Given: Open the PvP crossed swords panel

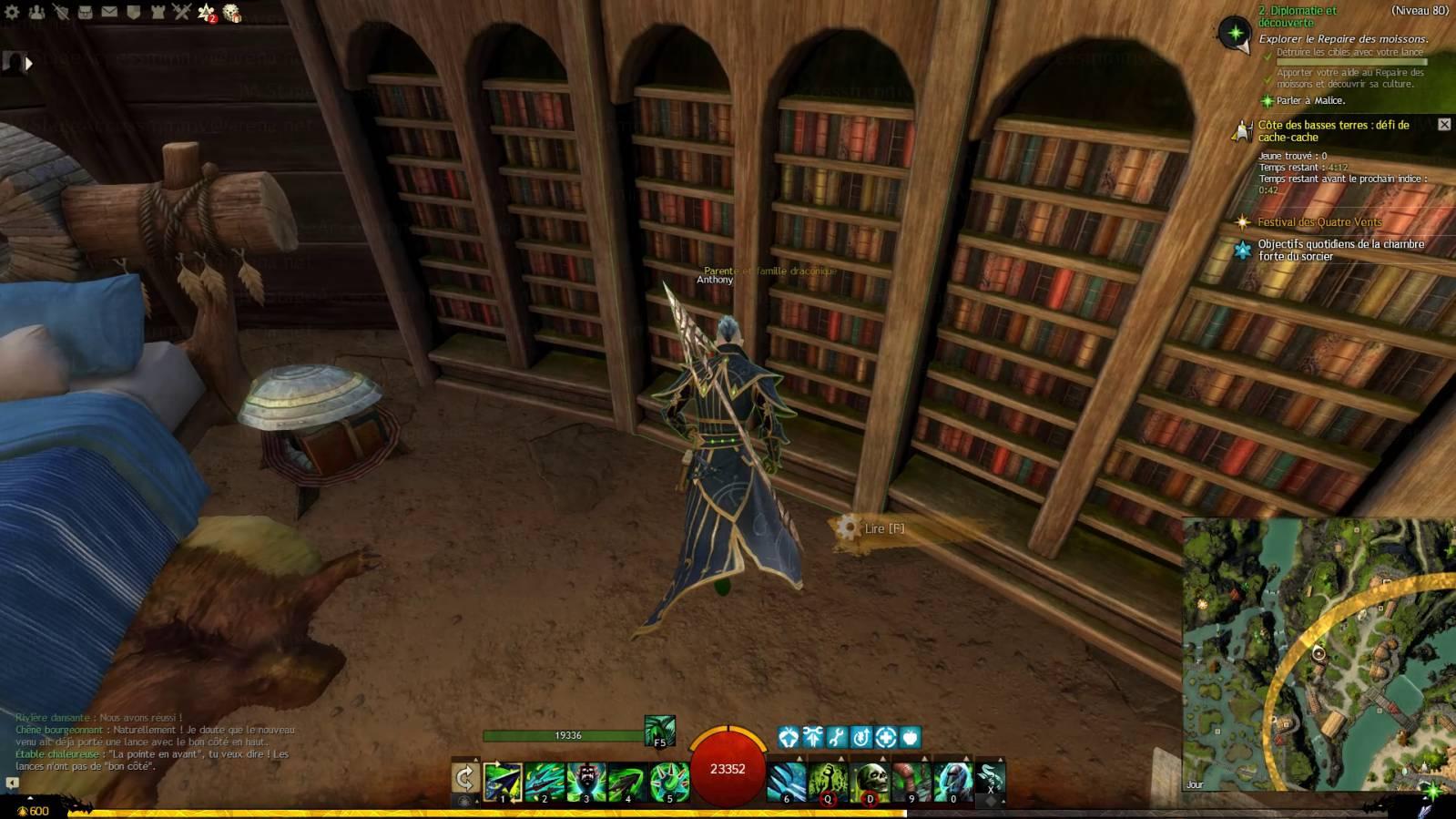Looking at the screenshot, I should 181,12.
